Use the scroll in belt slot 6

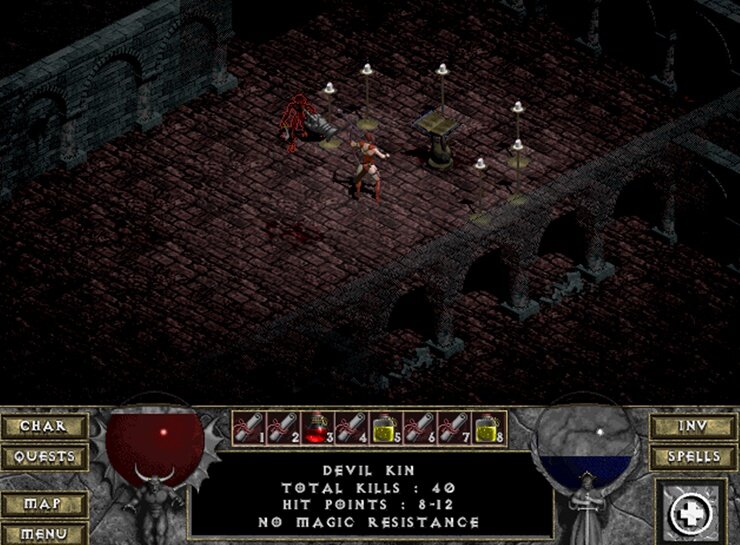420,426
